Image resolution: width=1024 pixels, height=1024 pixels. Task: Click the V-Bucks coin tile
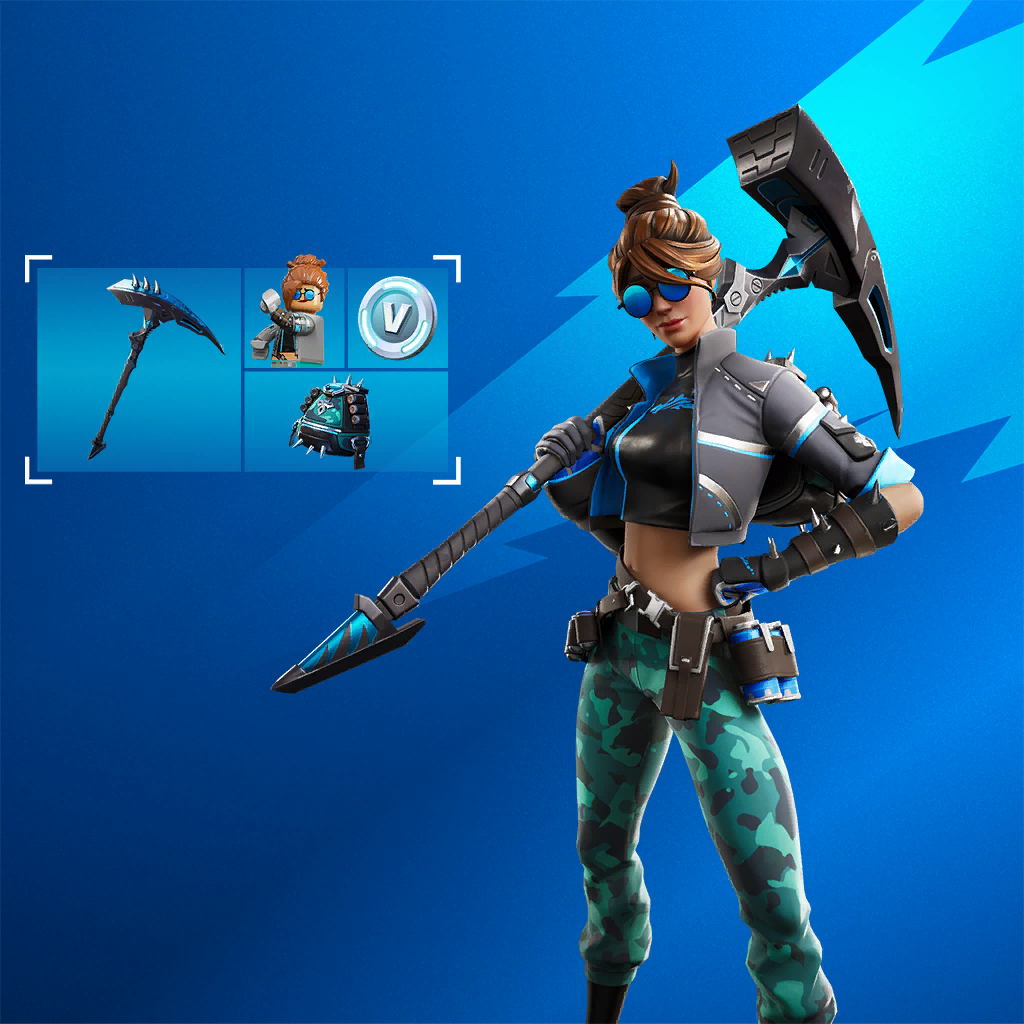[397, 317]
